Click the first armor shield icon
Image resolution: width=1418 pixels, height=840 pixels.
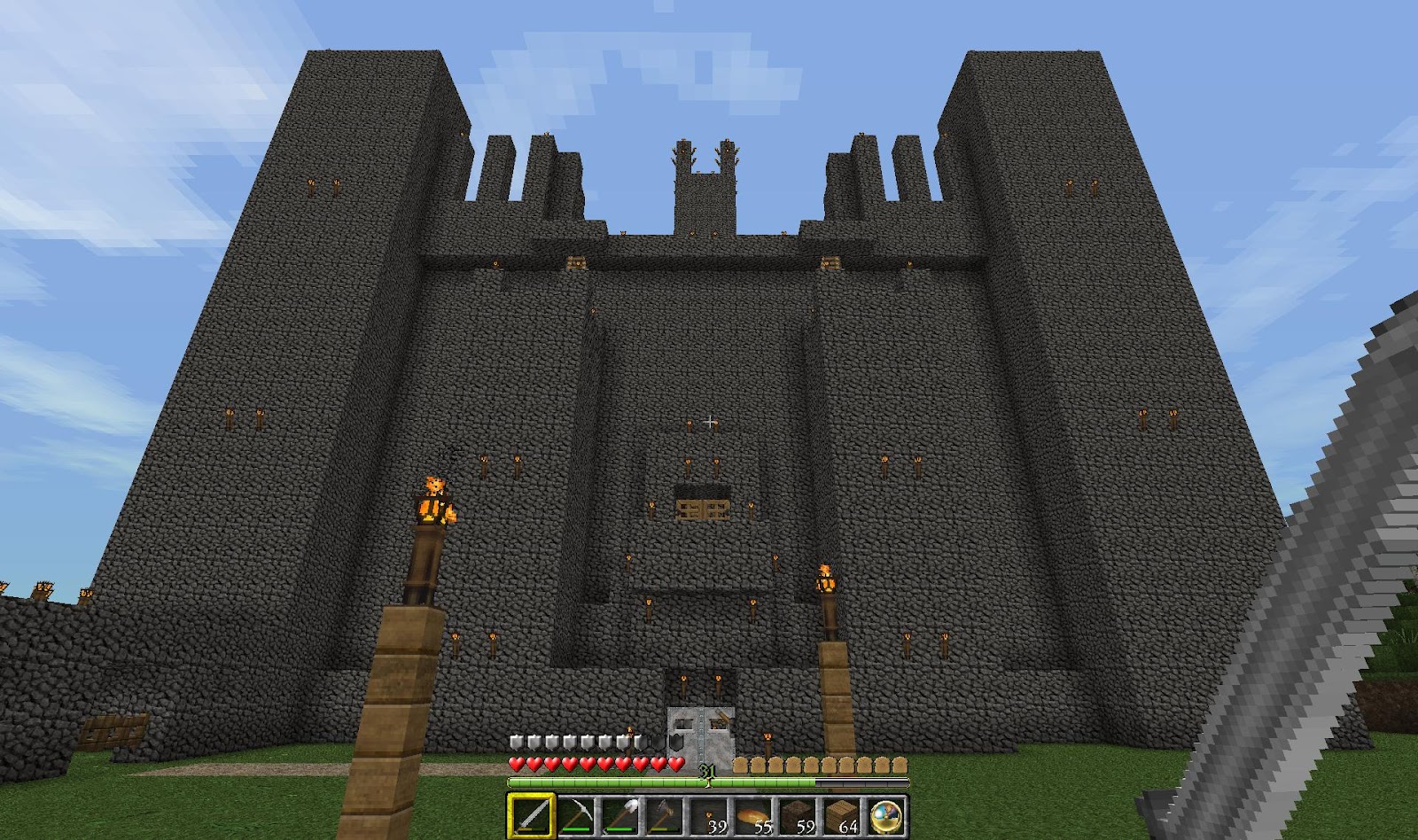(x=515, y=741)
